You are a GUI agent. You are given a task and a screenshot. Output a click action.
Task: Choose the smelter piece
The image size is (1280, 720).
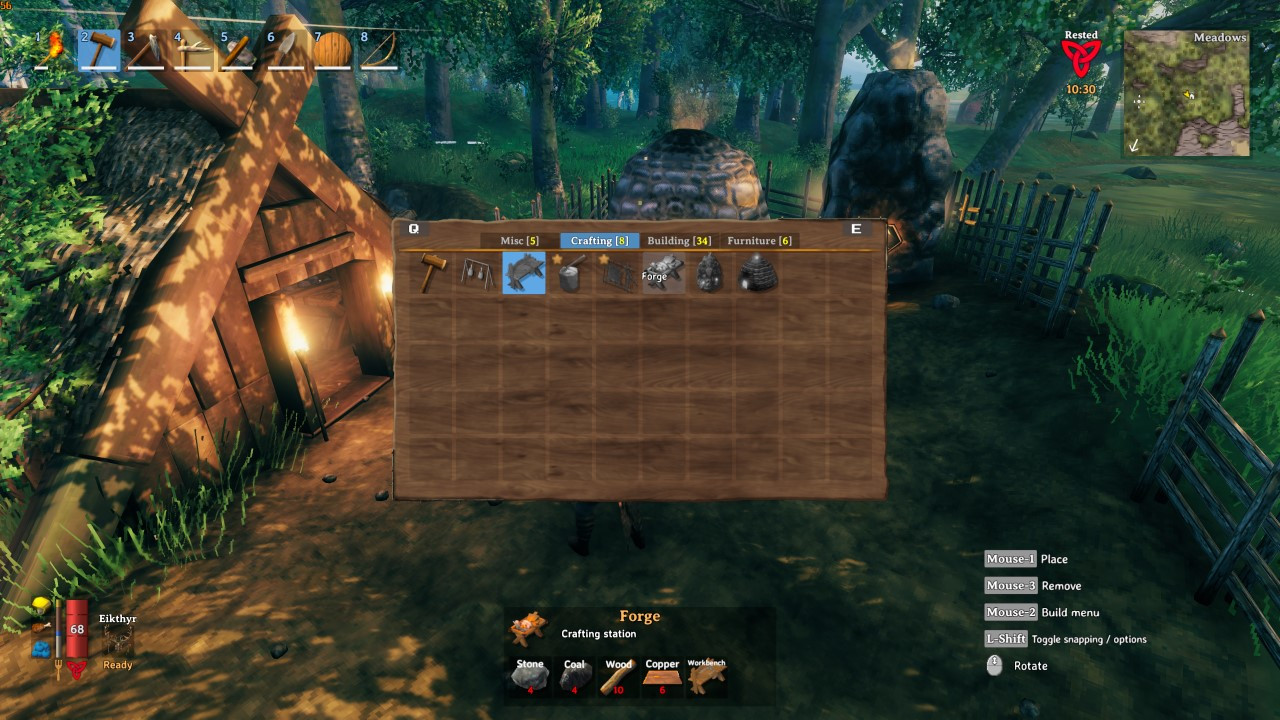(x=709, y=273)
